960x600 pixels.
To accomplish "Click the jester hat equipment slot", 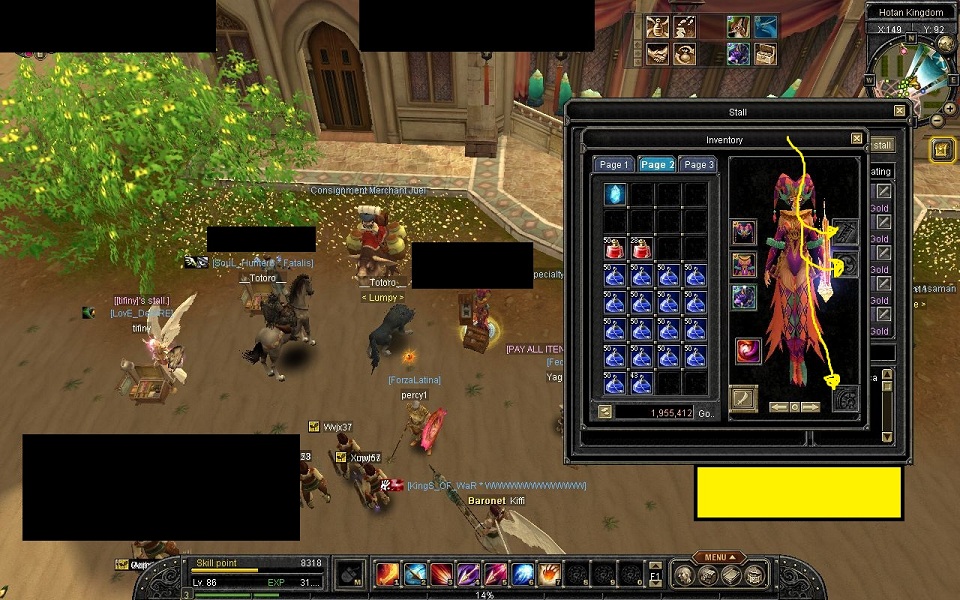I will tap(743, 233).
